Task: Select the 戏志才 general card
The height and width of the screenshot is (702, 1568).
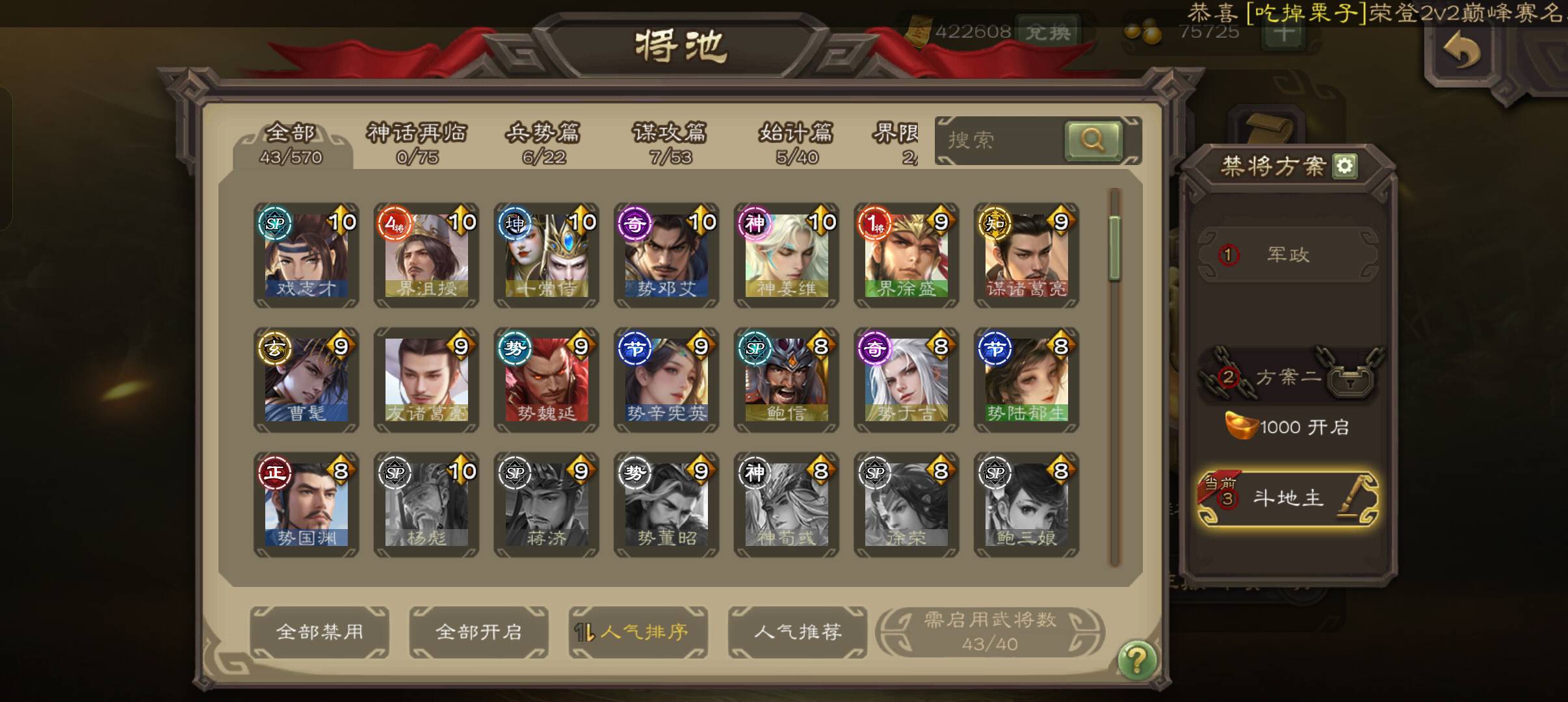Action: [306, 255]
